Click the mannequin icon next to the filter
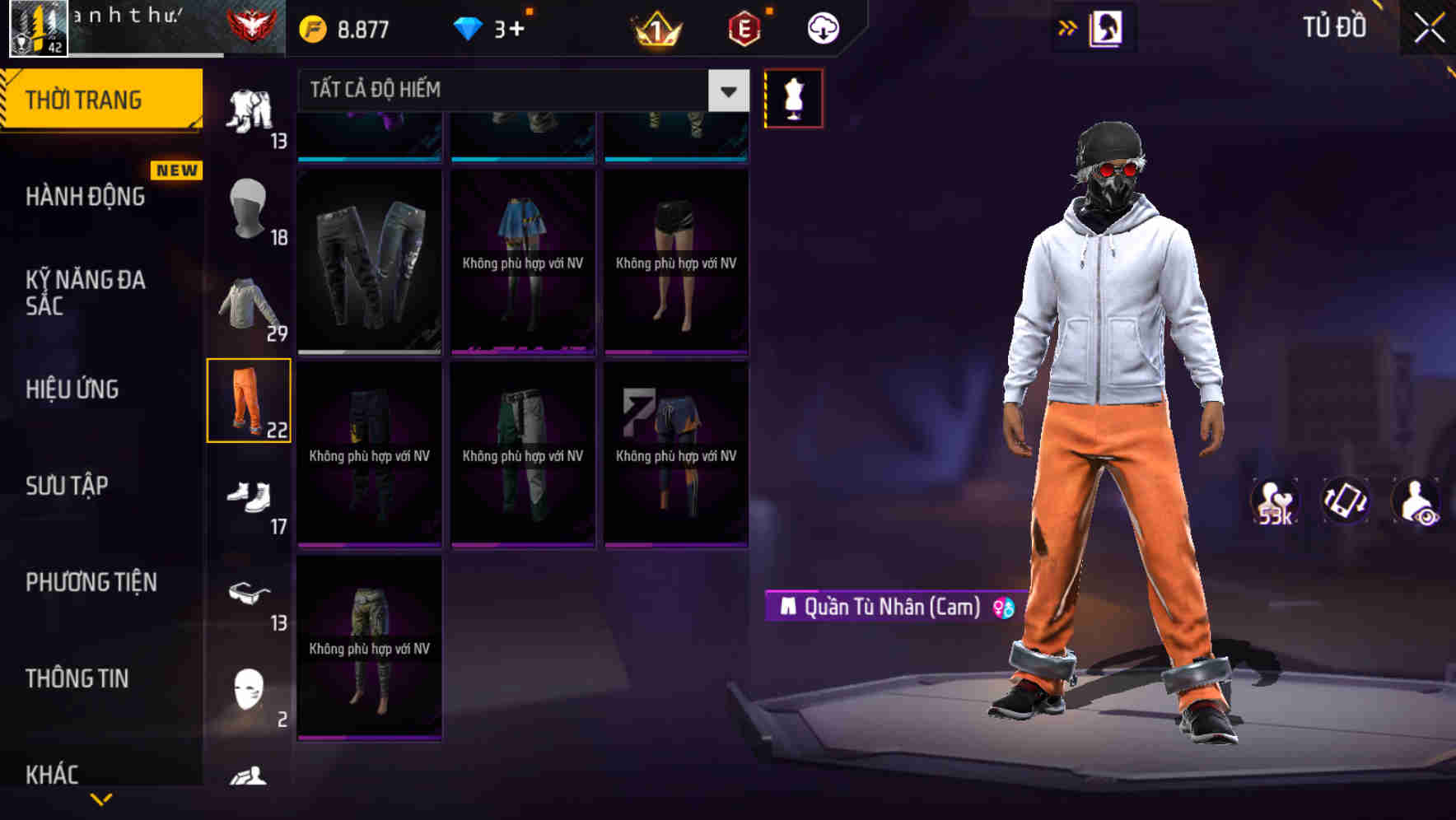The height and width of the screenshot is (820, 1456). point(794,97)
